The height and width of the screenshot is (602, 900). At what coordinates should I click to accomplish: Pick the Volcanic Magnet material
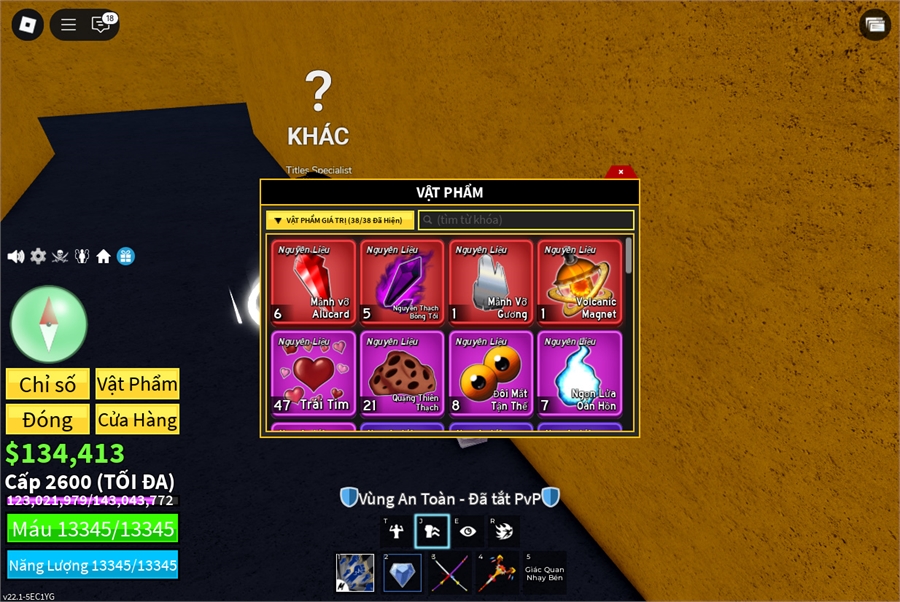click(579, 282)
